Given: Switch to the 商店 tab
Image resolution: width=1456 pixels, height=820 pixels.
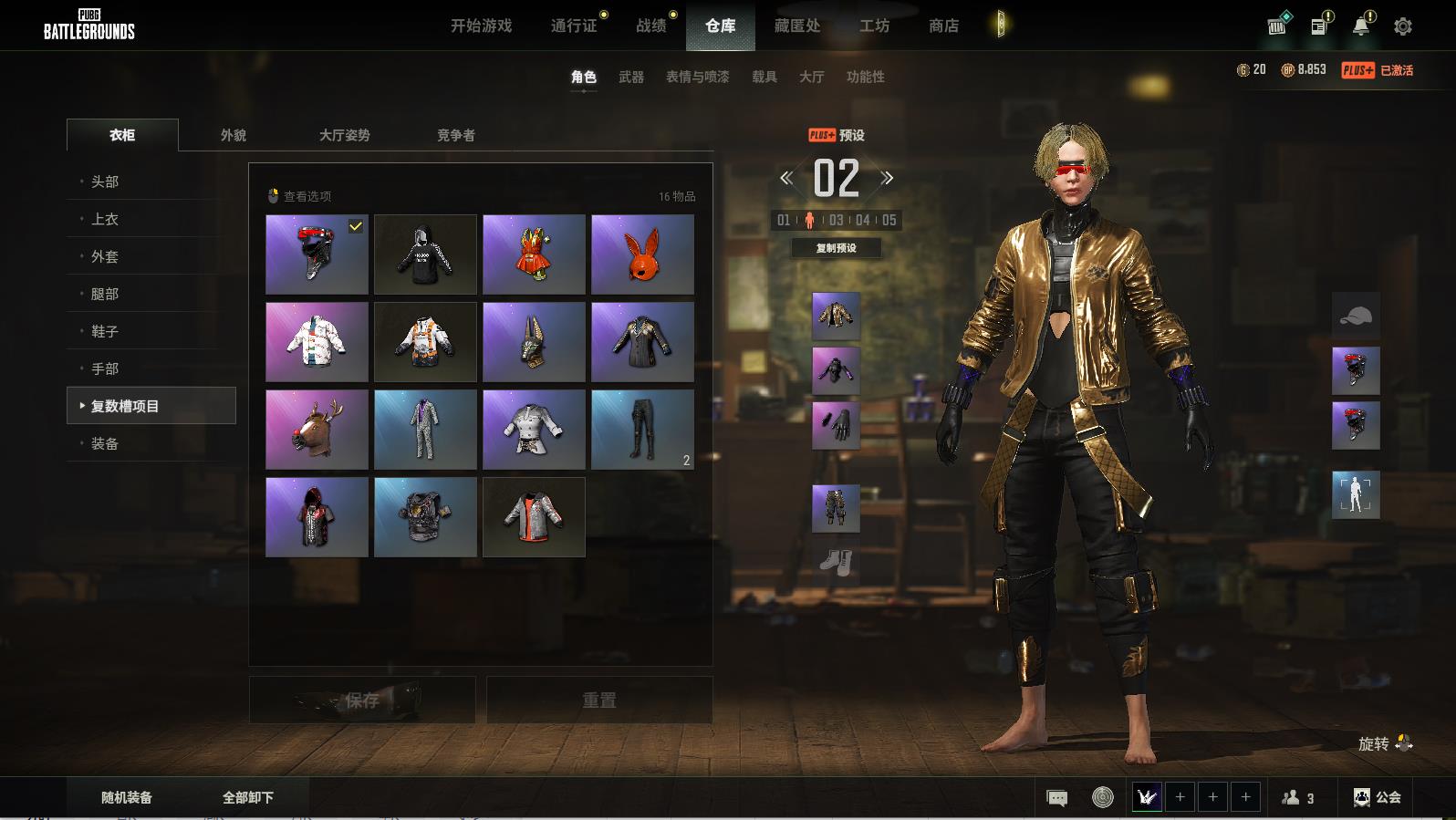Looking at the screenshot, I should pos(943,26).
